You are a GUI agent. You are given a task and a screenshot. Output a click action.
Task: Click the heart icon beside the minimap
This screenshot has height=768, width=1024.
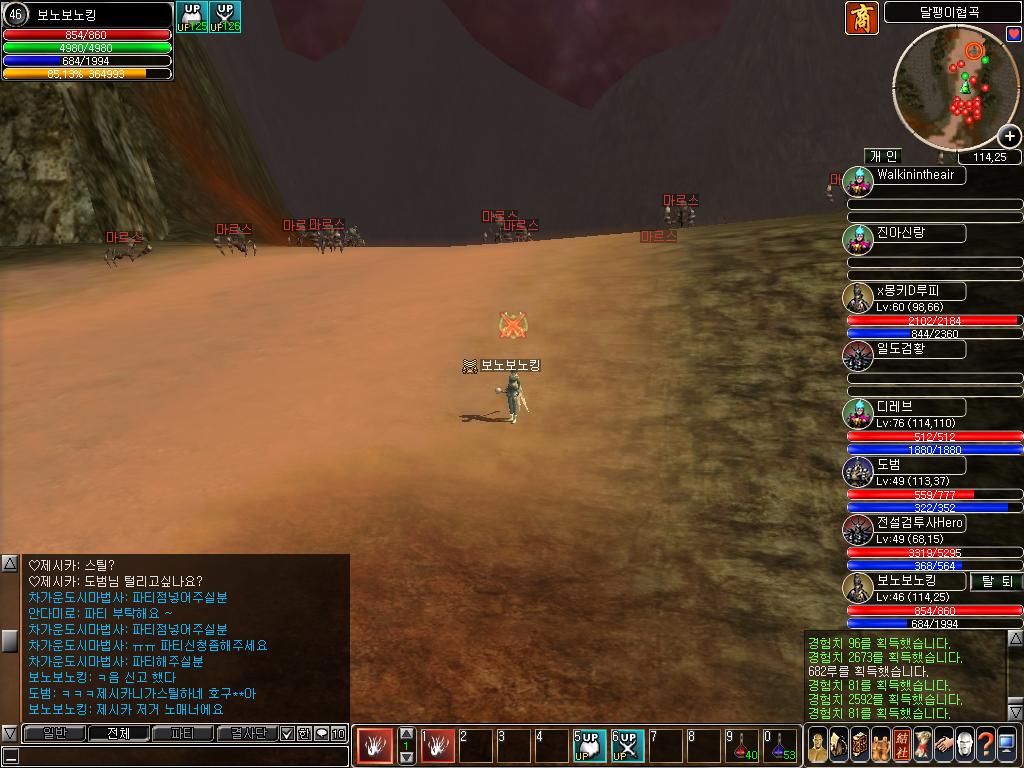(x=1013, y=34)
